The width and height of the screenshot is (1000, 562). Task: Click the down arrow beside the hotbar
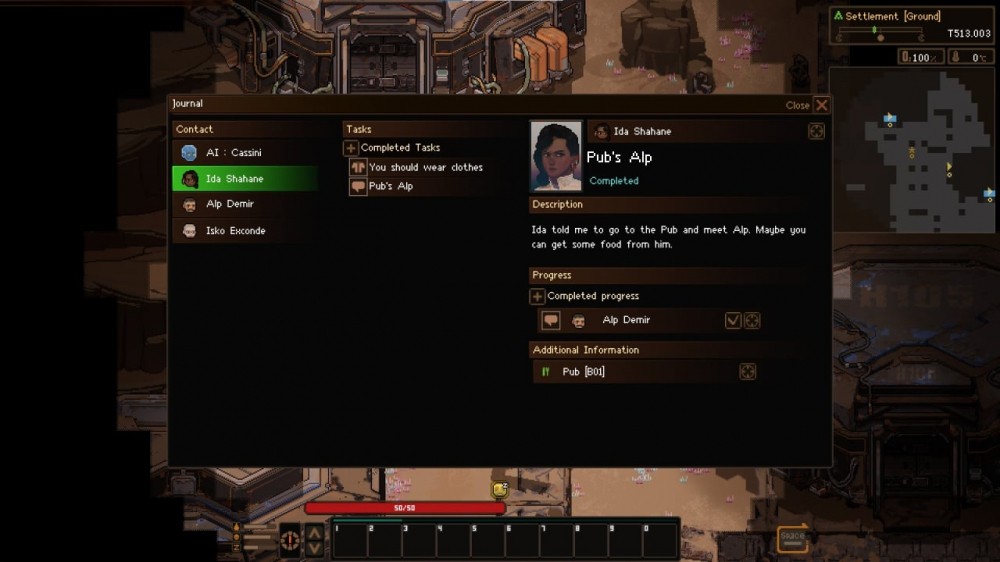(x=314, y=548)
